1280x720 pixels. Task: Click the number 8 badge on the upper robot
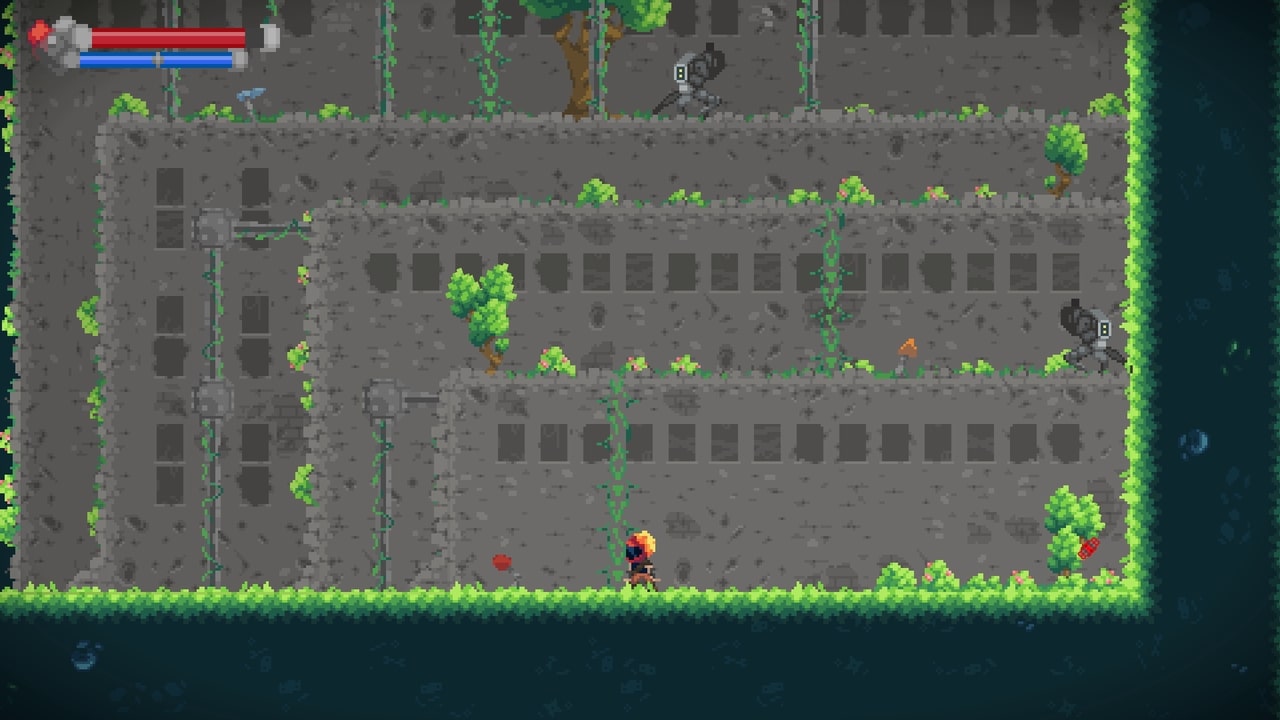point(681,72)
